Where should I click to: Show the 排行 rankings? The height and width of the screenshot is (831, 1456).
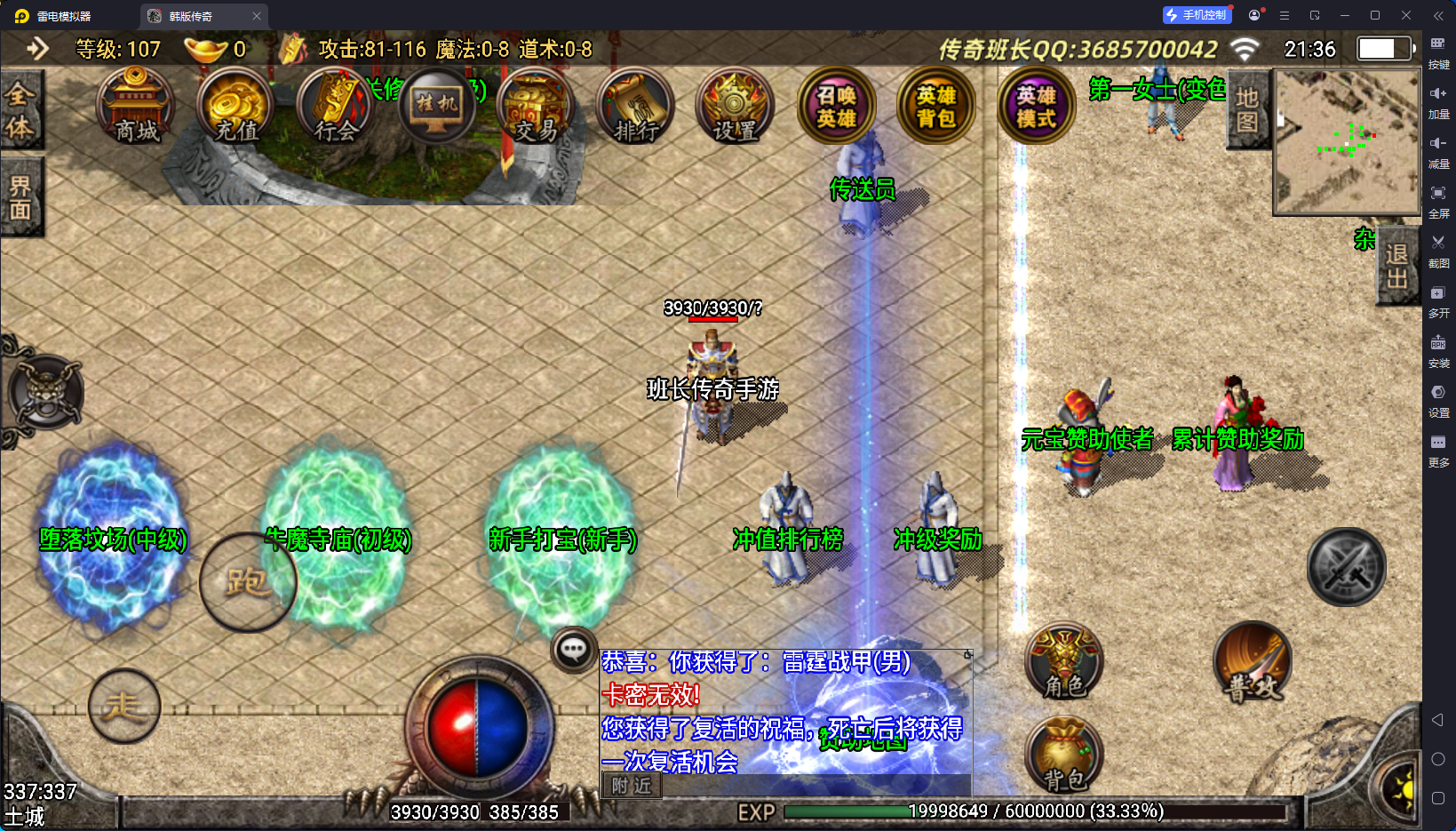636,107
